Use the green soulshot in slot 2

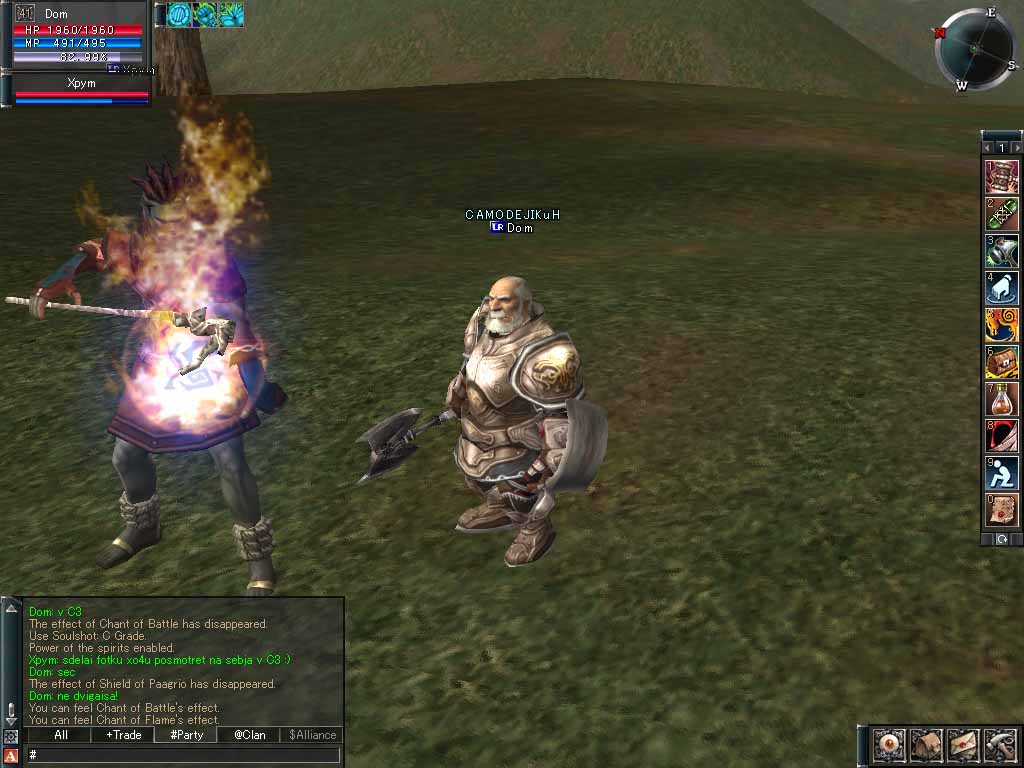click(1002, 214)
